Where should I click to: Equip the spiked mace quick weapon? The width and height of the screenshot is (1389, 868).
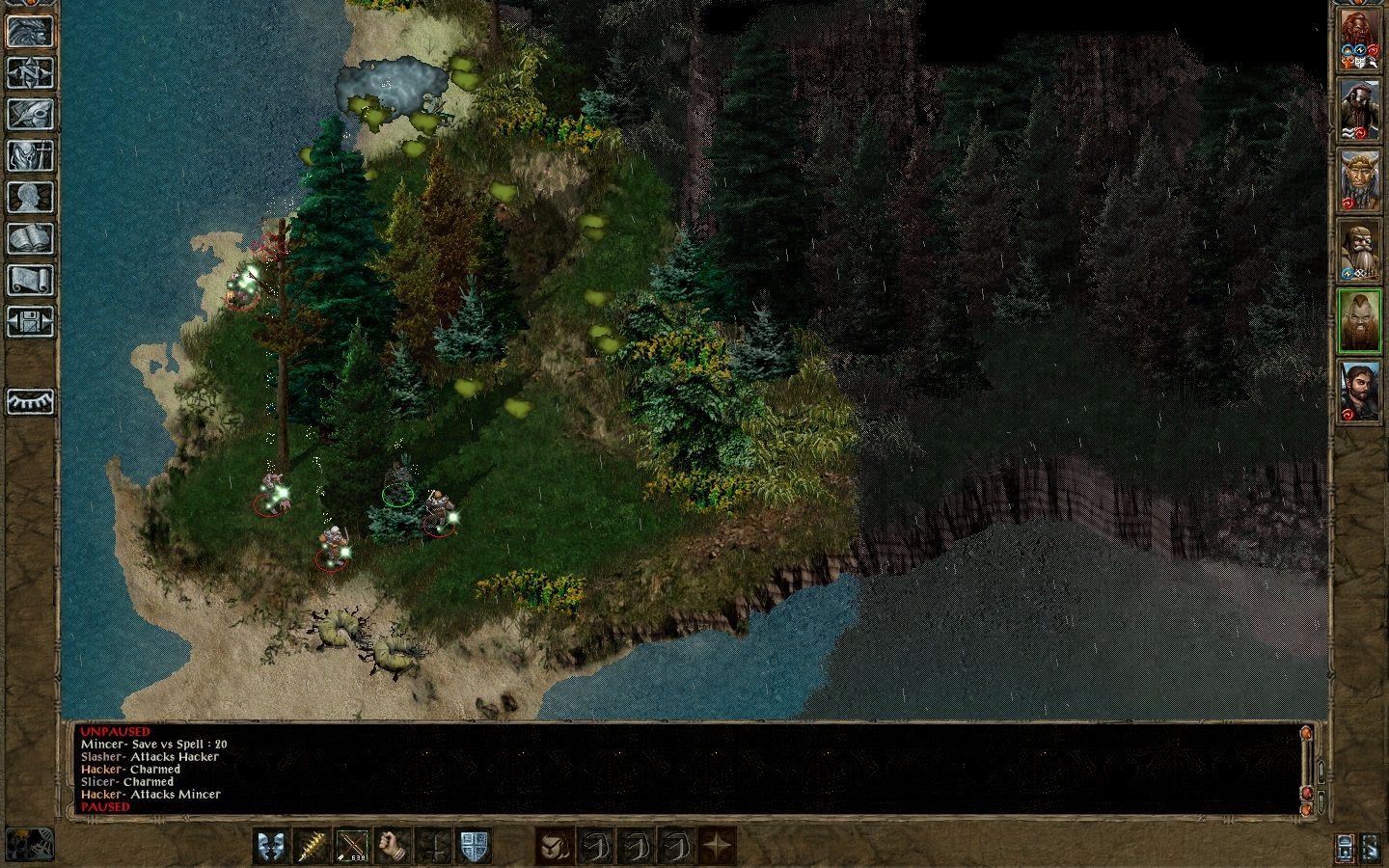point(312,846)
